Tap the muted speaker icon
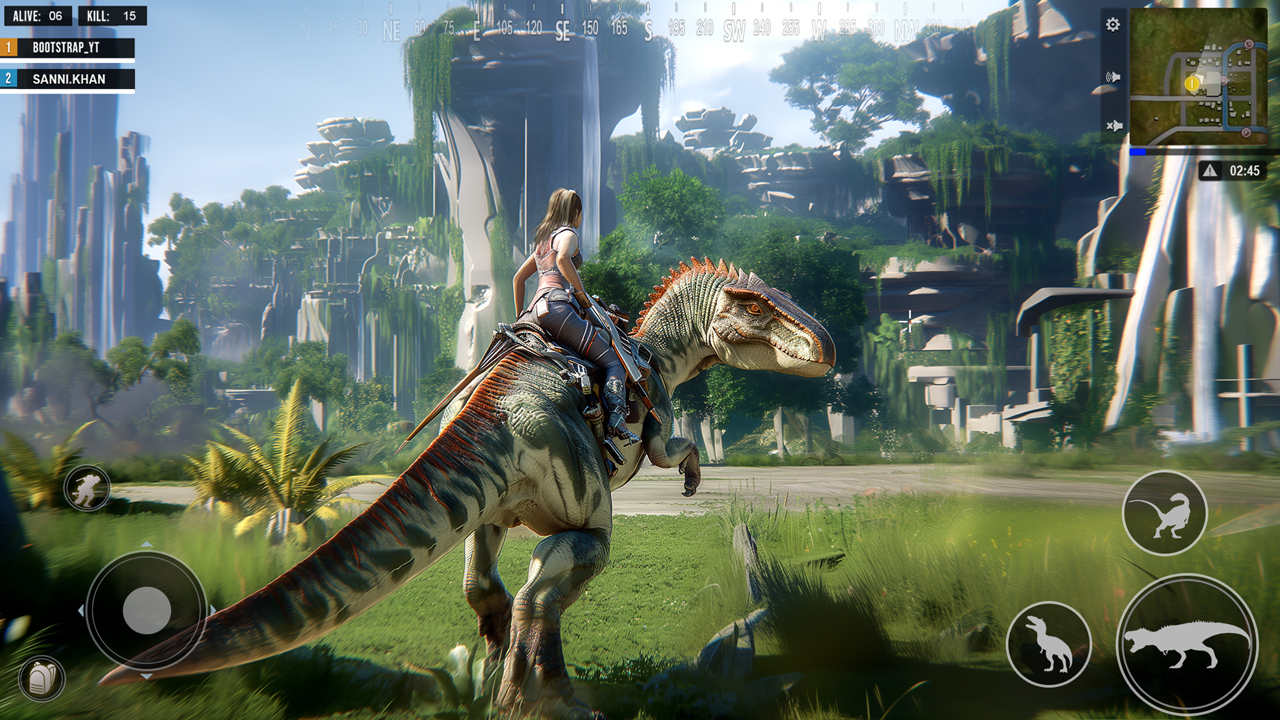1280x720 pixels. 1113,126
